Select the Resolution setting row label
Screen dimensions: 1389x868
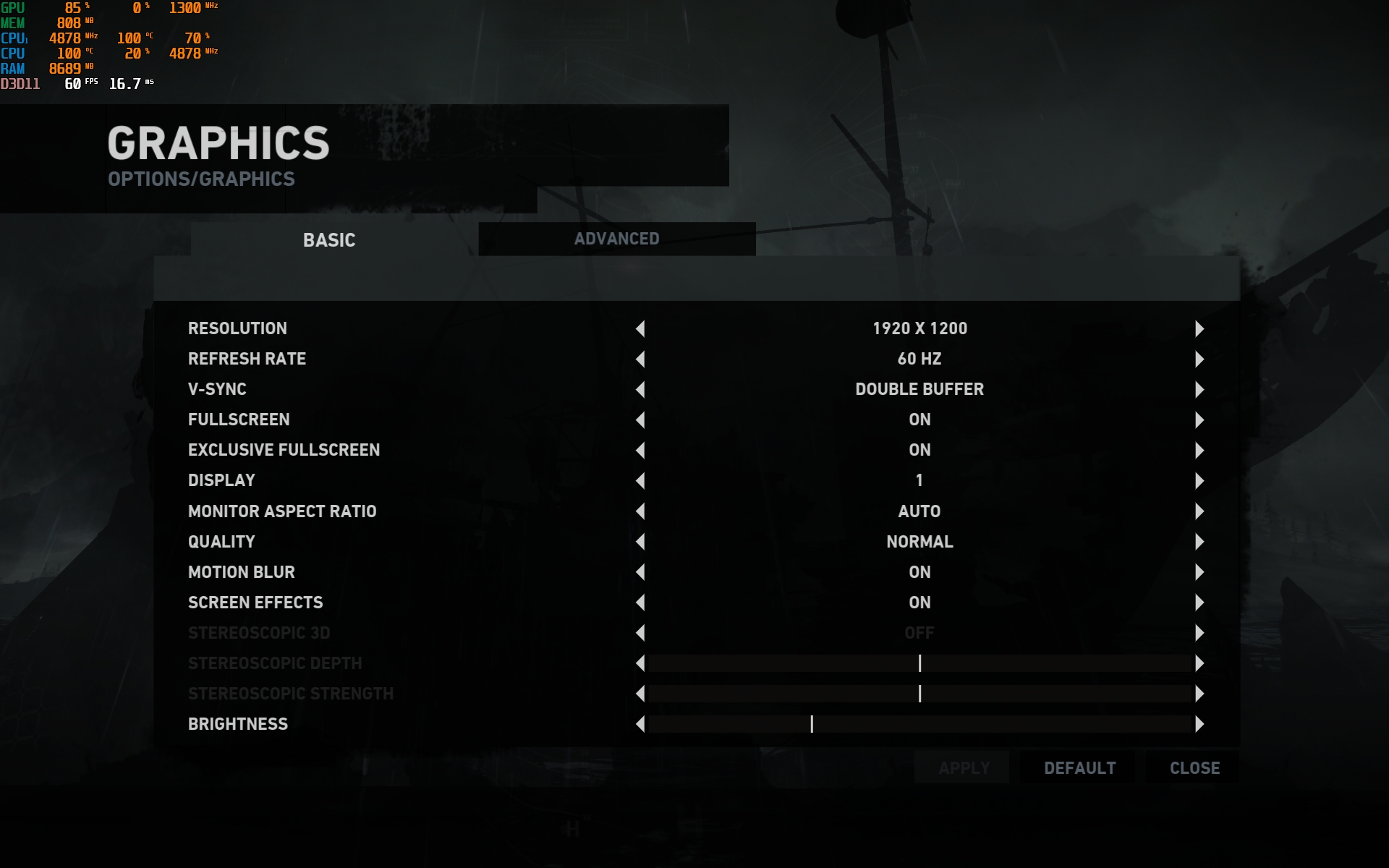(237, 328)
